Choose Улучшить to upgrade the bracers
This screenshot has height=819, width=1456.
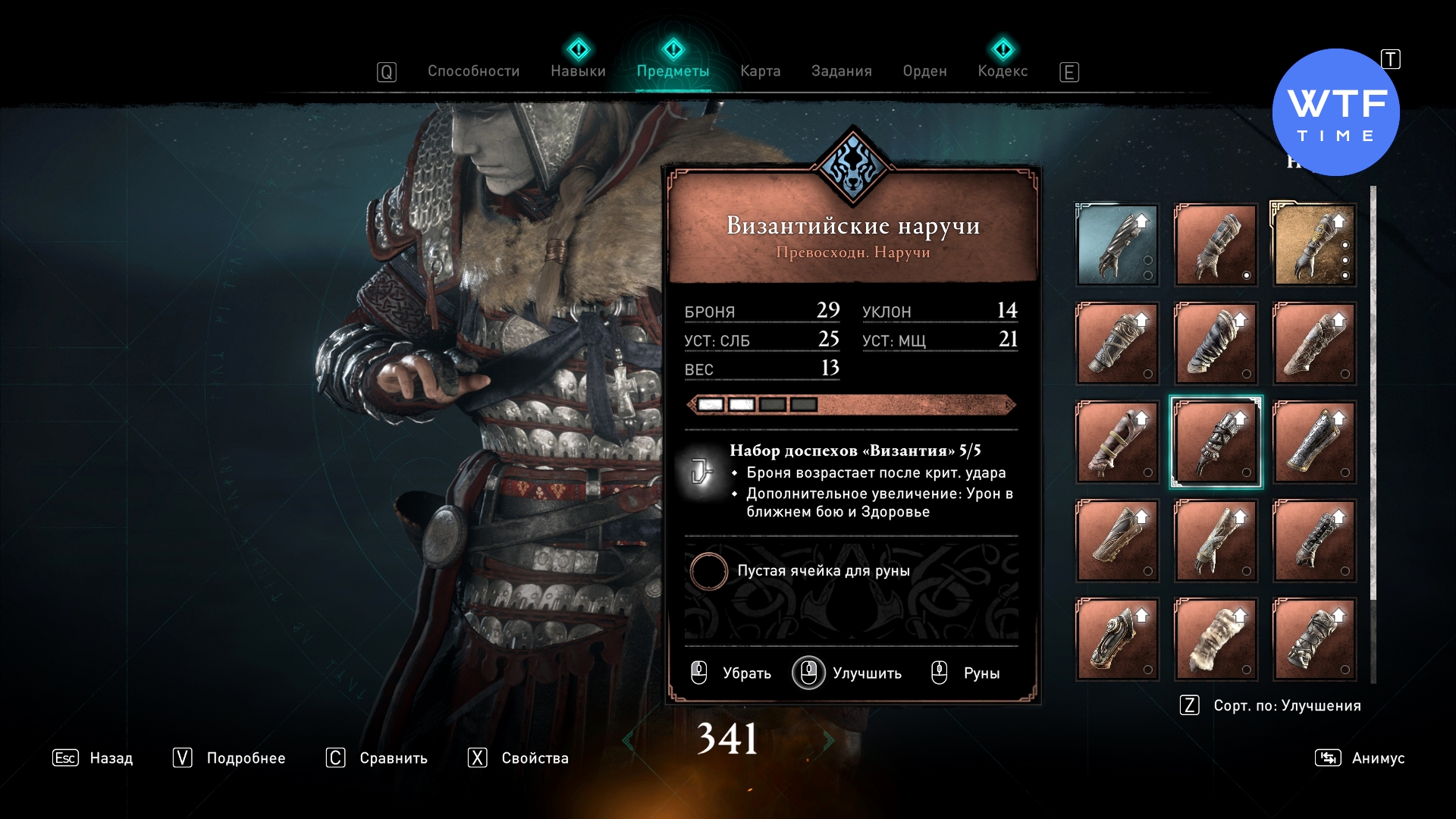pyautogui.click(x=848, y=673)
